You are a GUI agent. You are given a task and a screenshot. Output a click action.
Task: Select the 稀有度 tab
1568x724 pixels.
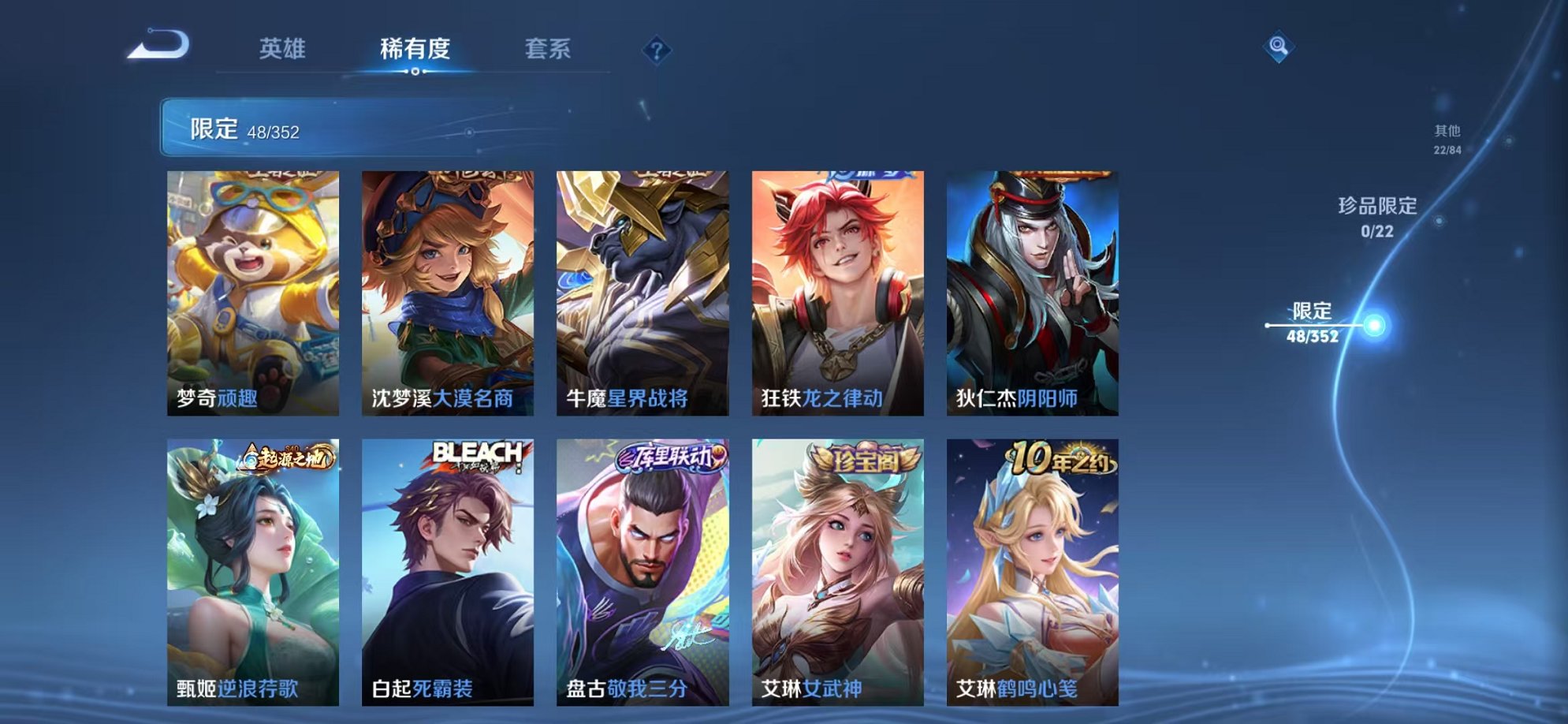(416, 49)
